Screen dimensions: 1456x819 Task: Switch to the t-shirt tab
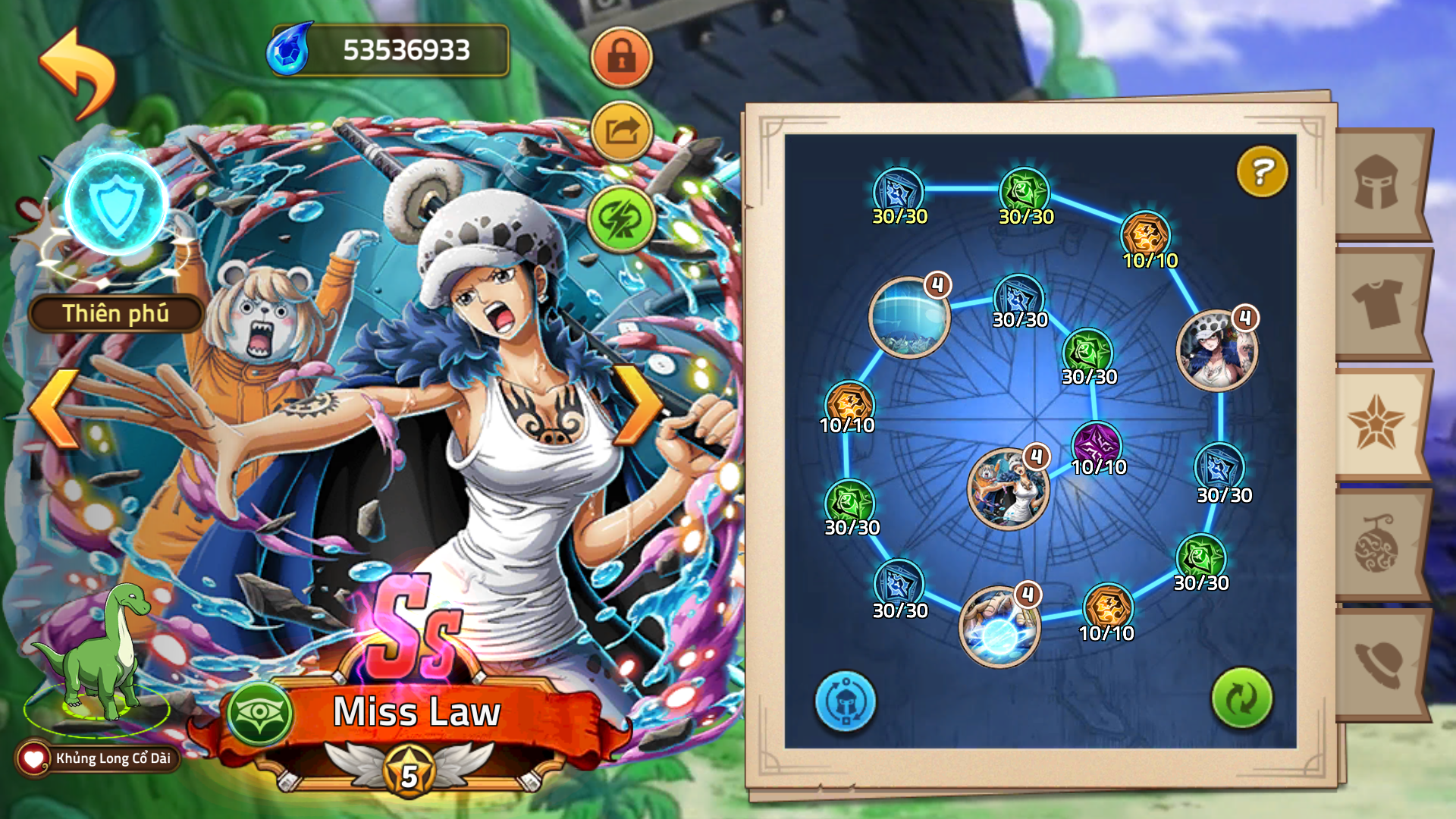pyautogui.click(x=1377, y=303)
